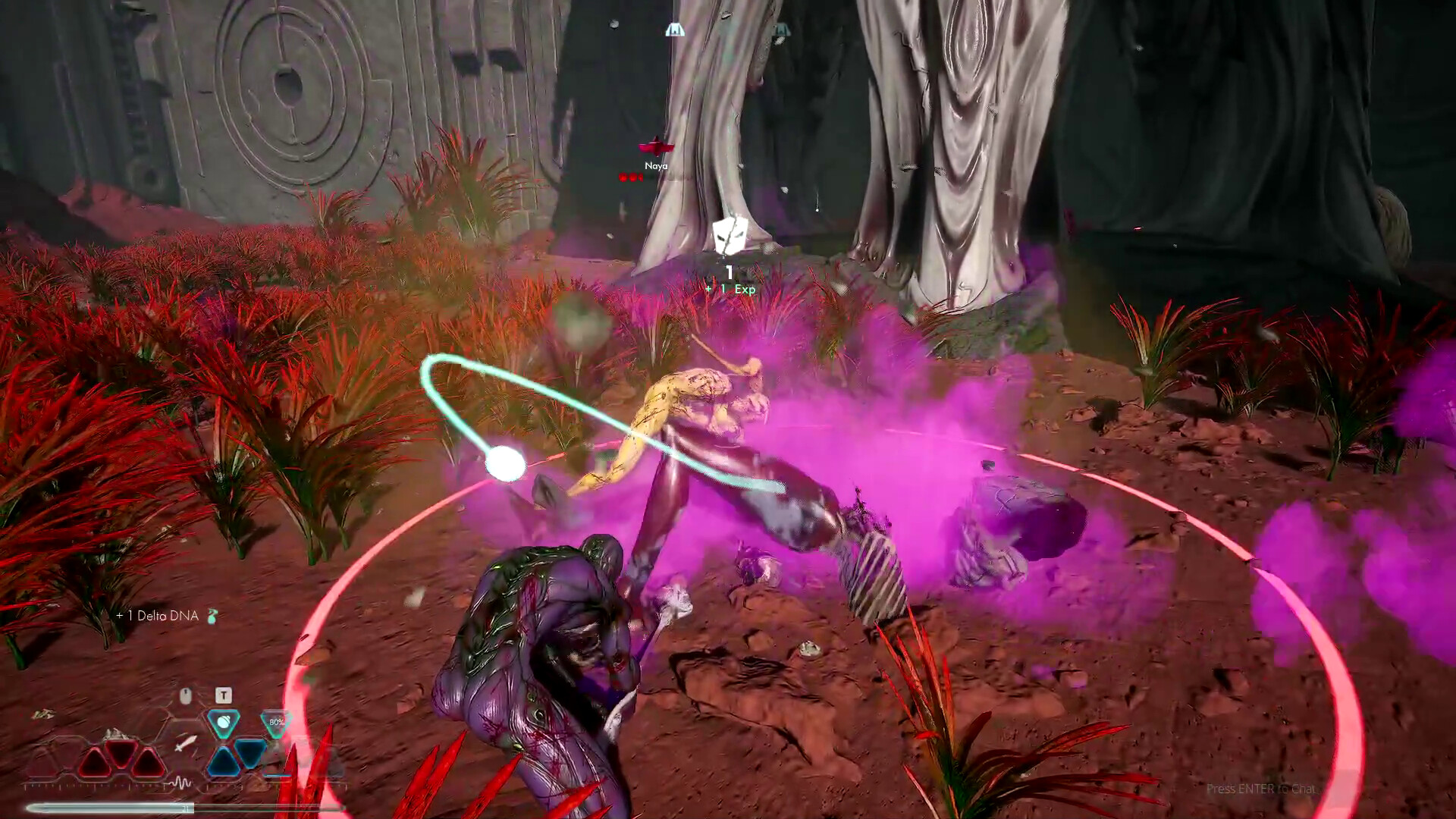Click the sword melee attack icon
This screenshot has height=819, width=1456.
186,743
